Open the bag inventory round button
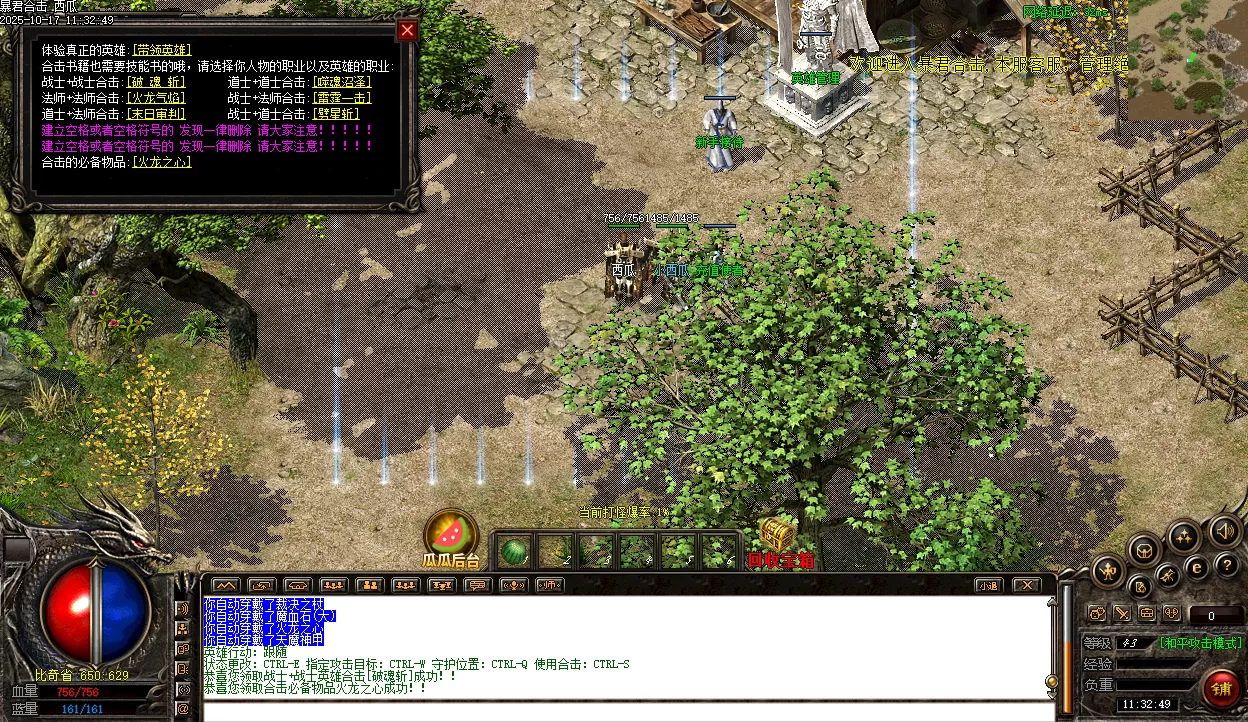Image resolution: width=1248 pixels, height=722 pixels. point(1142,550)
